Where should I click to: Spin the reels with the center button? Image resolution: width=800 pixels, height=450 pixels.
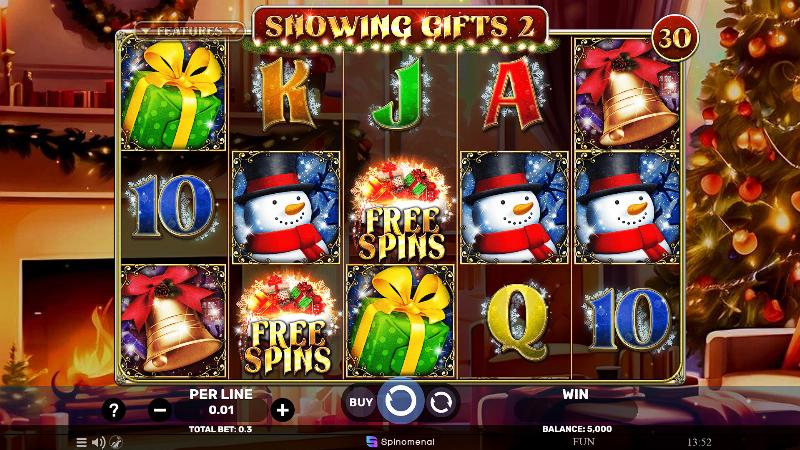point(400,402)
